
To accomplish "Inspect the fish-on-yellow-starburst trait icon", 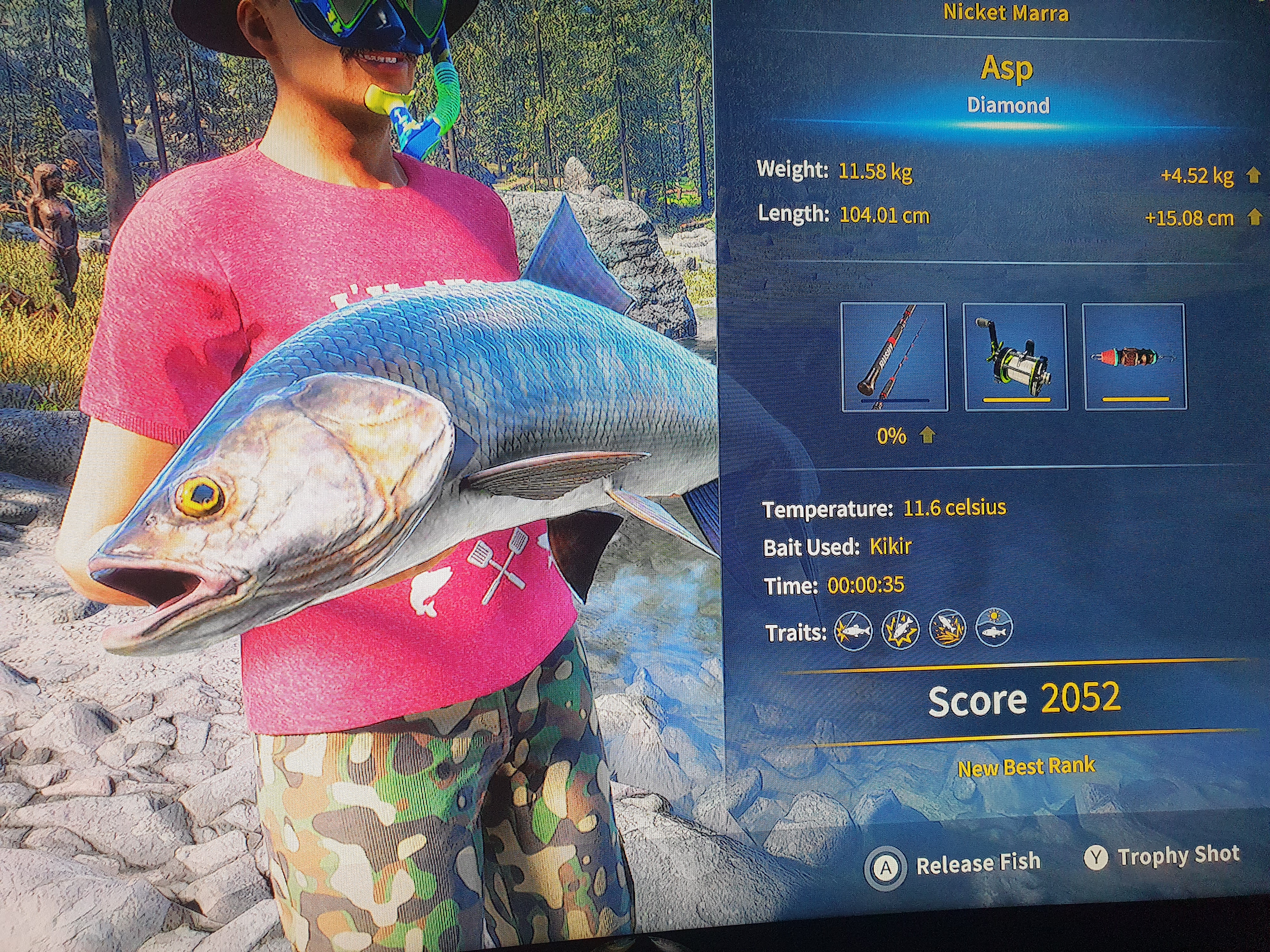I will (900, 630).
